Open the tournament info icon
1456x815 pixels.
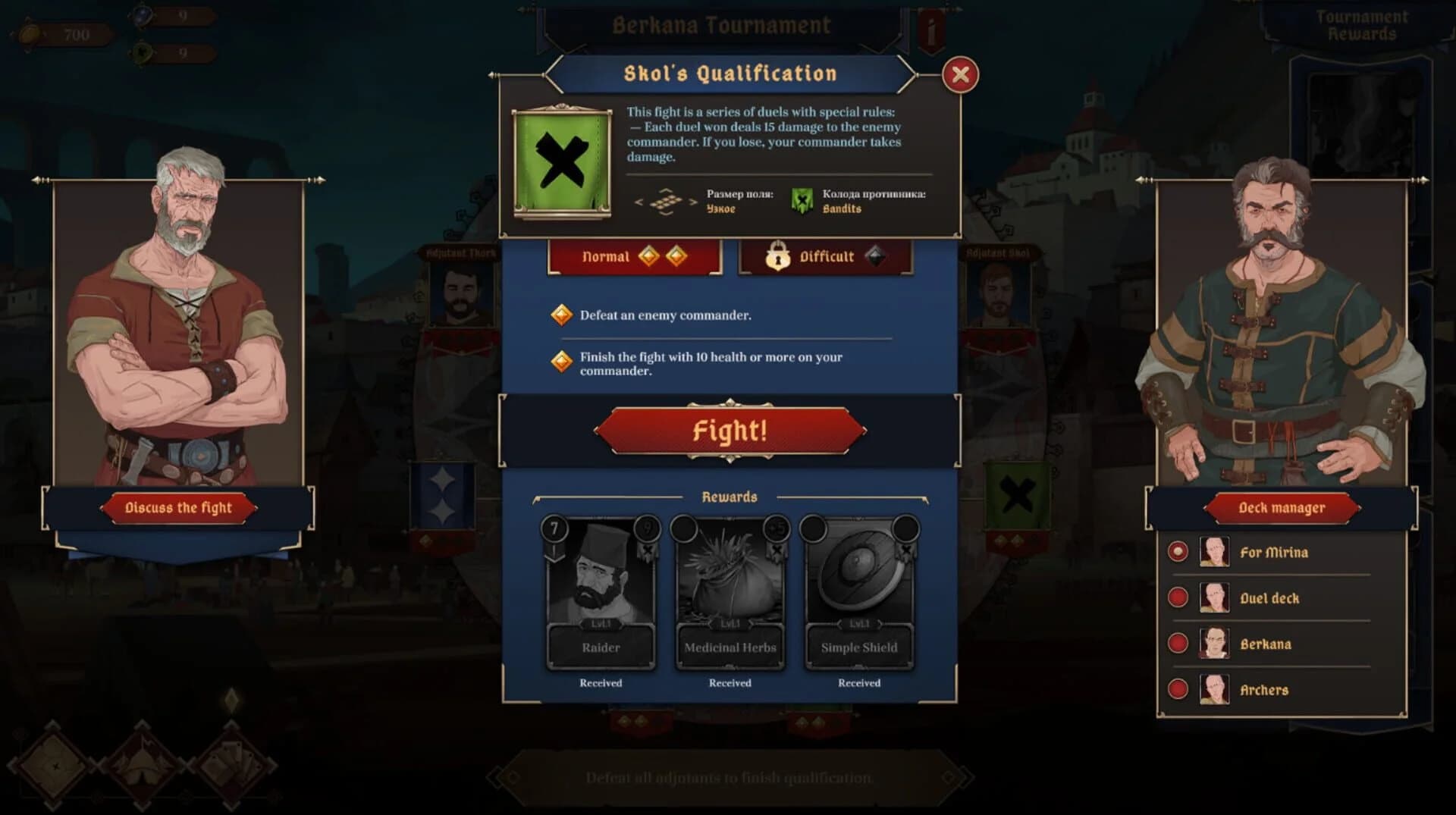(930, 27)
